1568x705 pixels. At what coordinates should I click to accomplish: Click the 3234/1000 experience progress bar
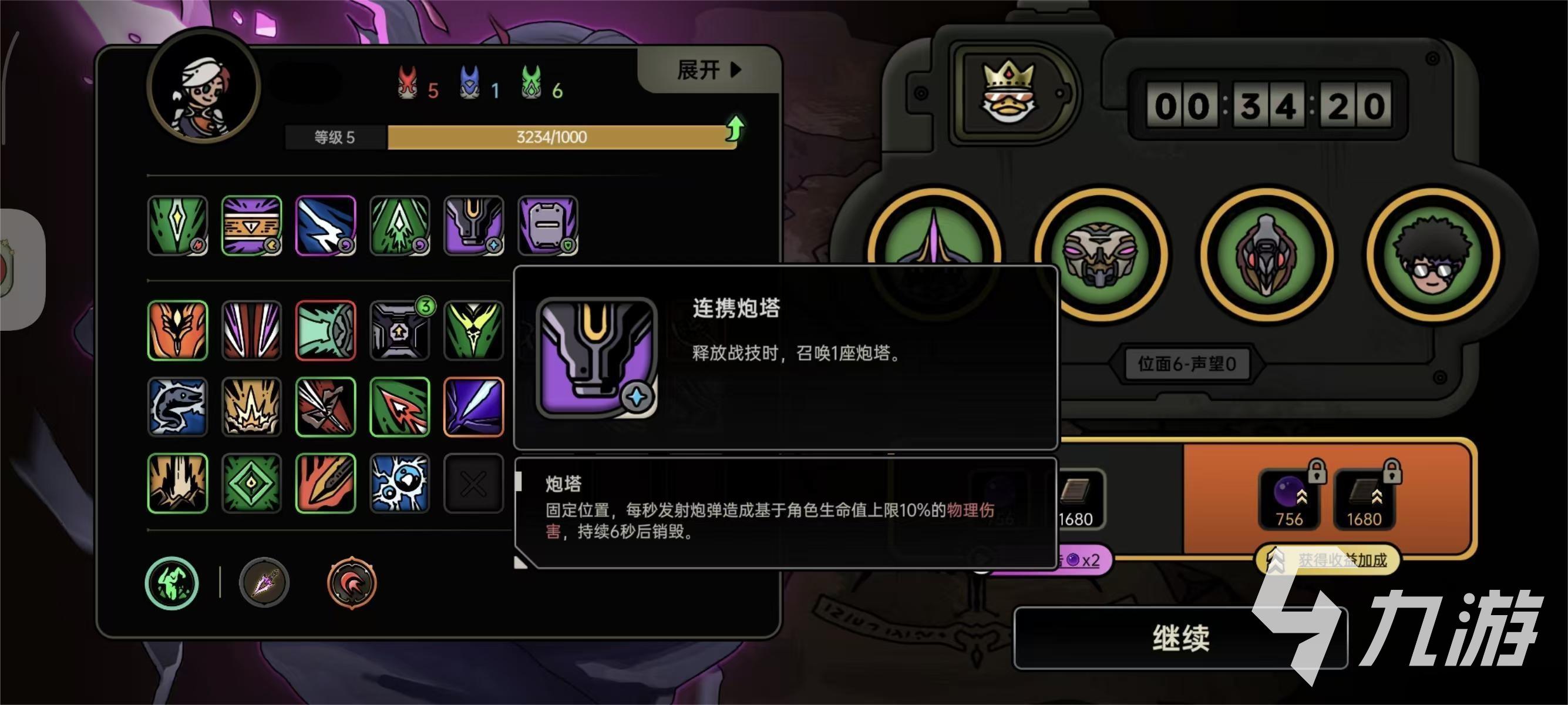coord(554,136)
